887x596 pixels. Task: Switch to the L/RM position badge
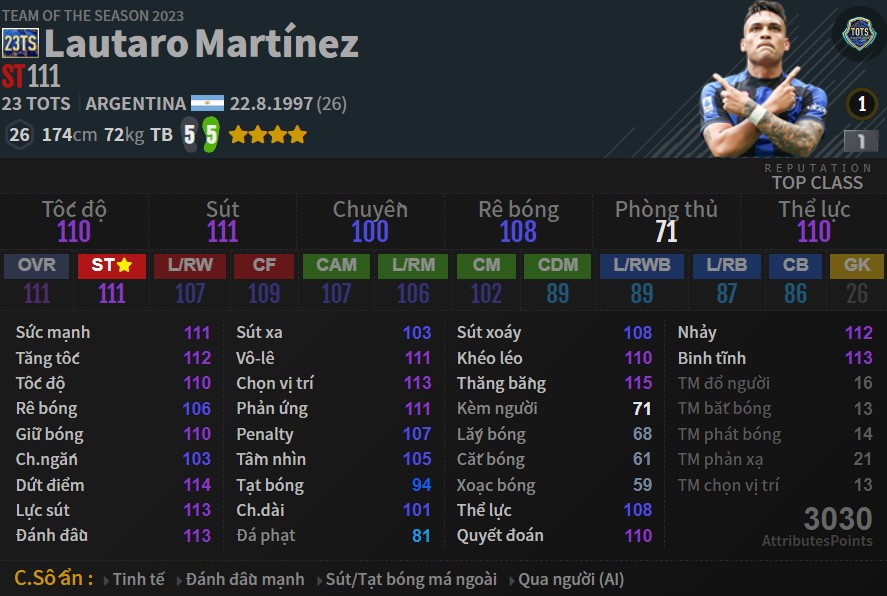[x=413, y=266]
